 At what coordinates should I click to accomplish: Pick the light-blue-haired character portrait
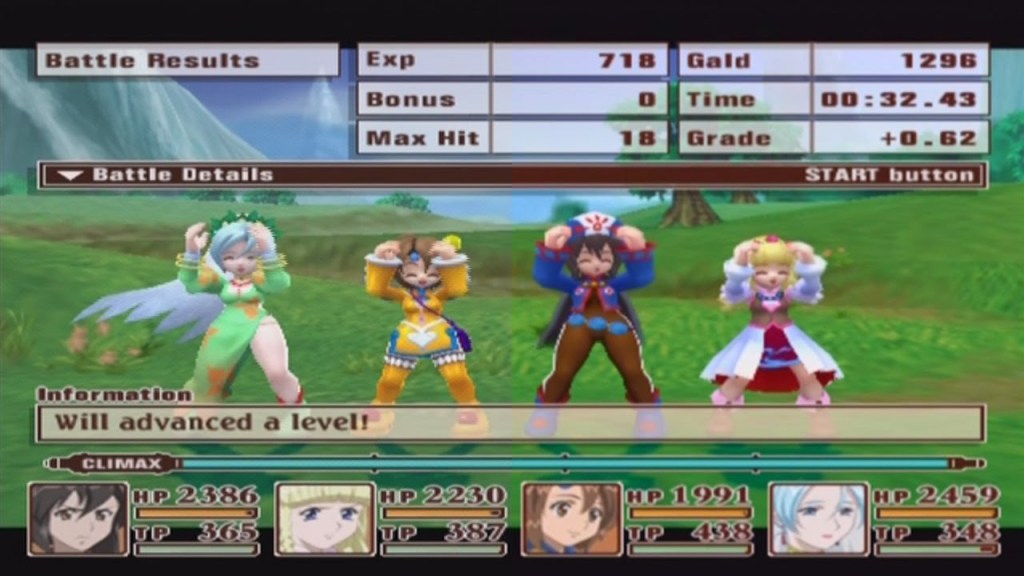pos(818,518)
